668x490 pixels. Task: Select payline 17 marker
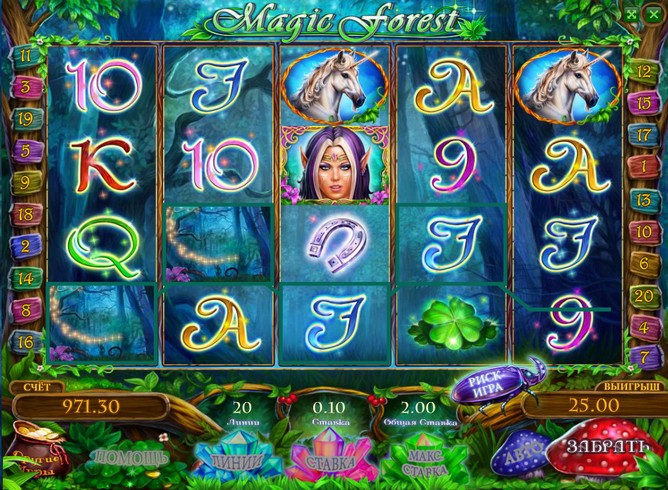[644, 133]
